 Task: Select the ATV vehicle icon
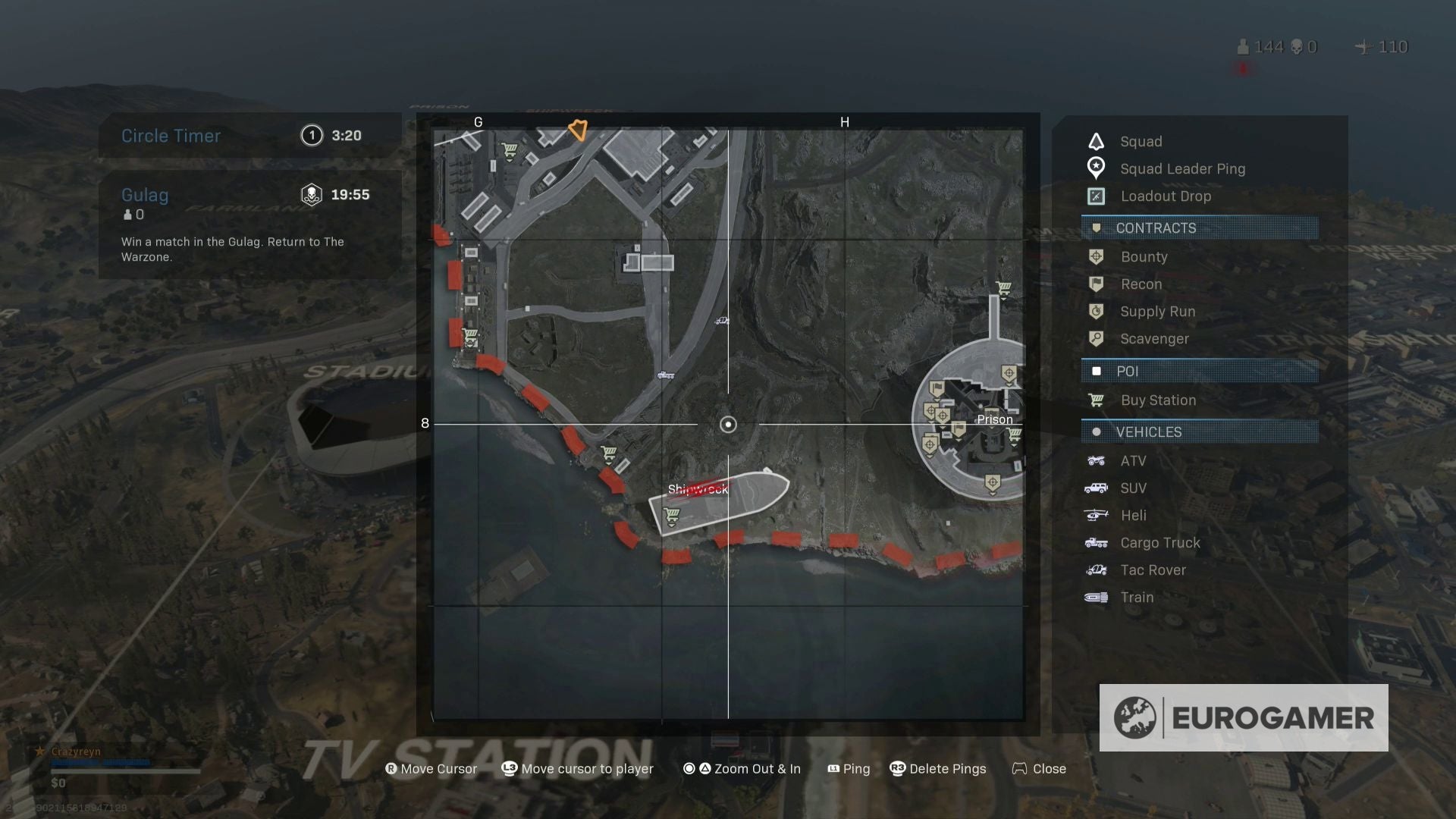[1097, 460]
